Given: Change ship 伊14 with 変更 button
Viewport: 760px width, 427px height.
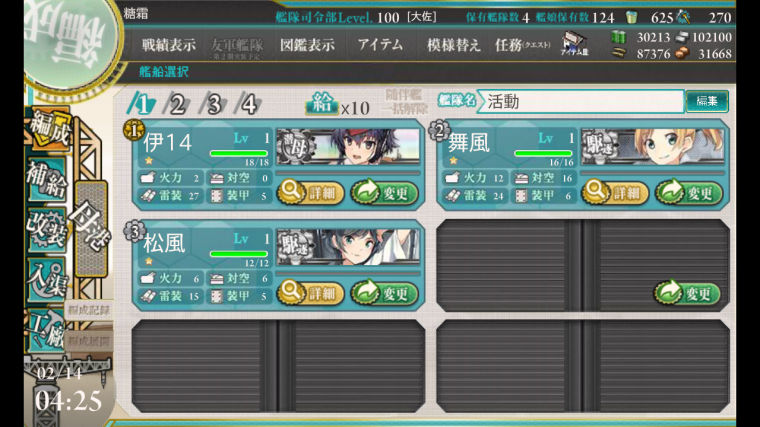Looking at the screenshot, I should pyautogui.click(x=384, y=192).
